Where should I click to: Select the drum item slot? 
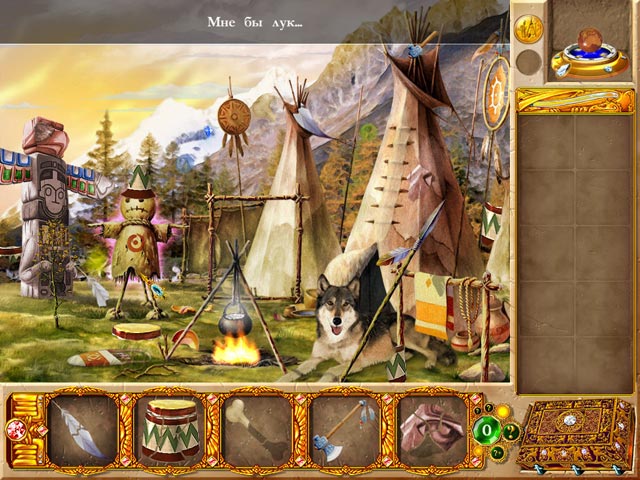coord(169,429)
